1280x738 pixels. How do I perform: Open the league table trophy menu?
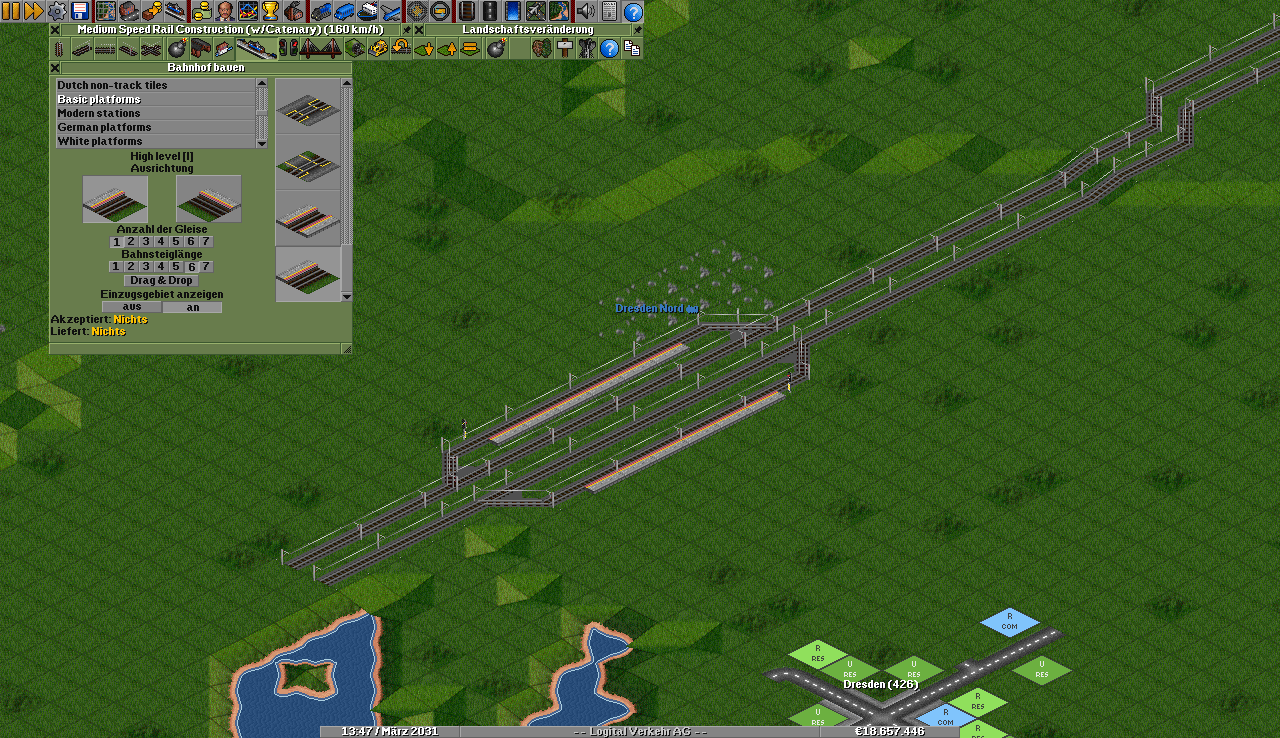270,11
